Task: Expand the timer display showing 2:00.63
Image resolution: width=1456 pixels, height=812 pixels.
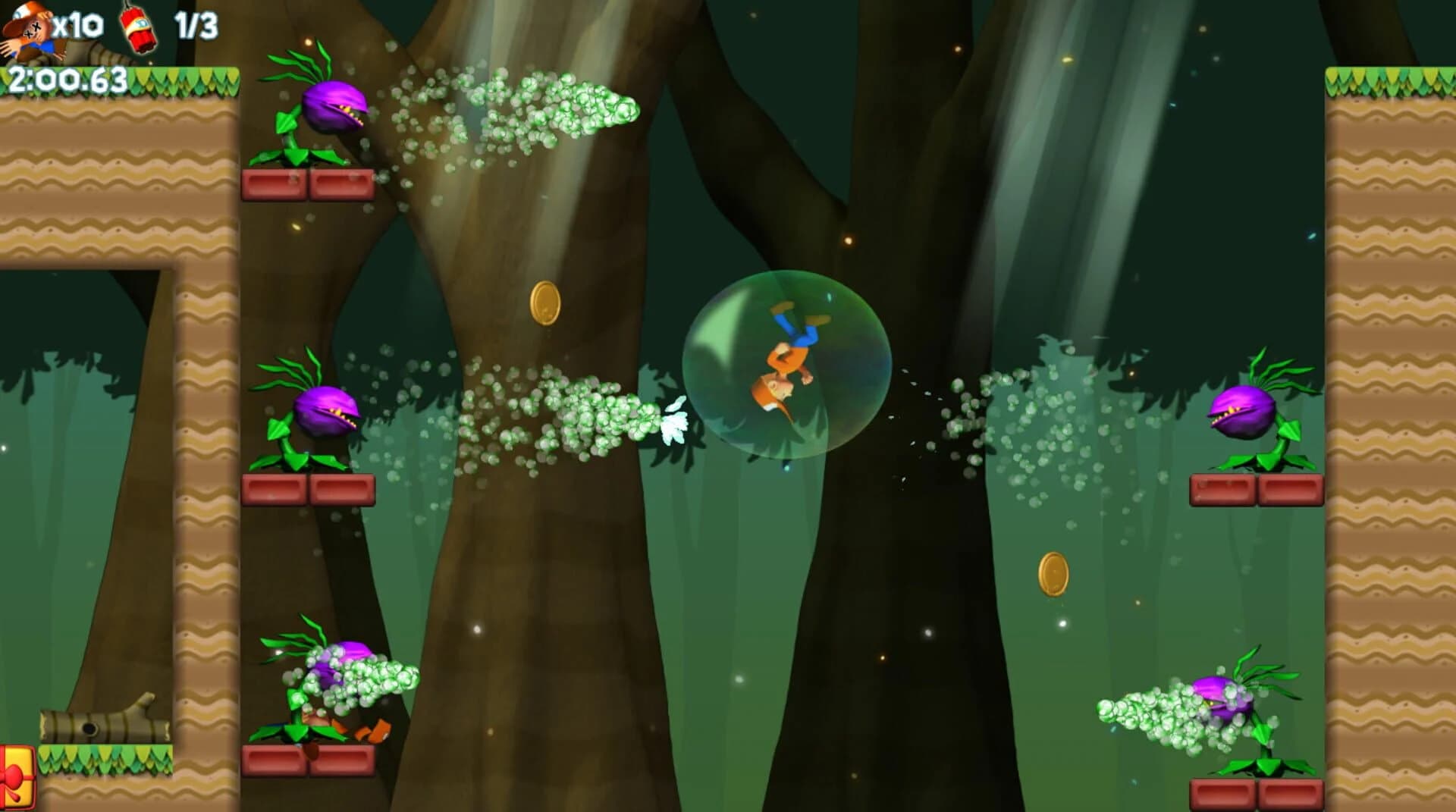Action: coord(68,76)
